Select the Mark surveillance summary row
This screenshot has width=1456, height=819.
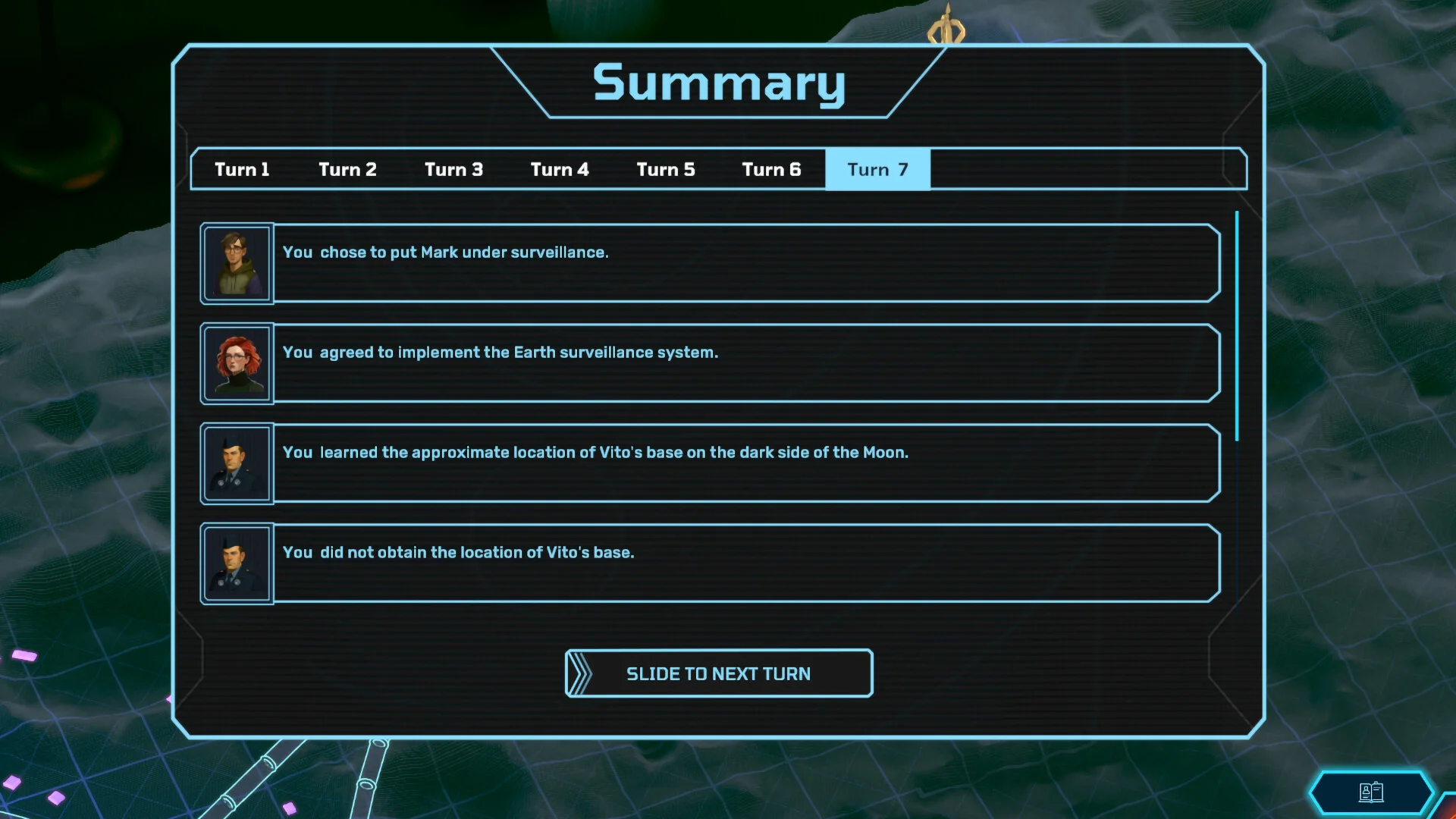coord(746,263)
